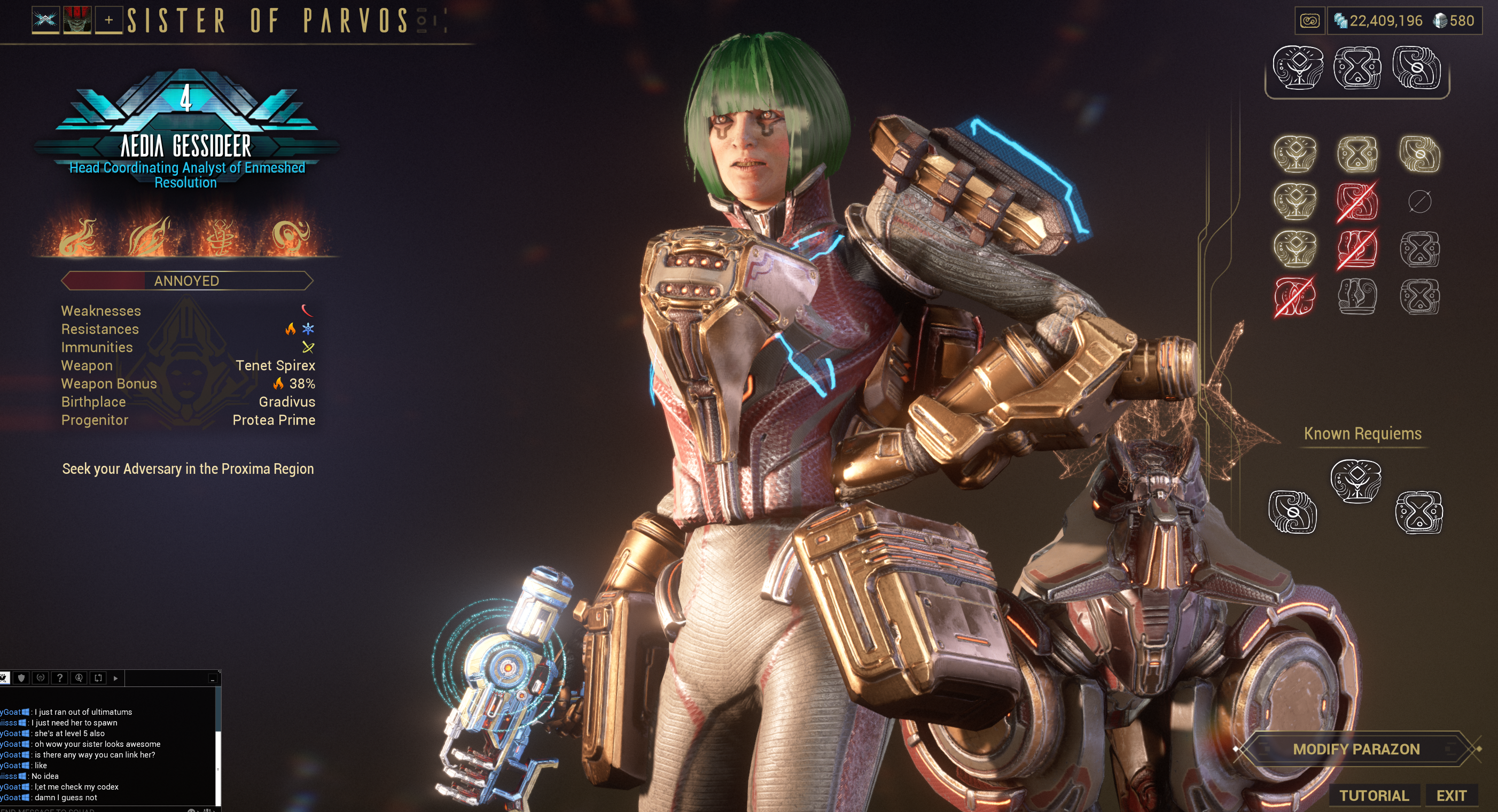Open the Tutorial
1498x812 pixels.
point(1374,795)
